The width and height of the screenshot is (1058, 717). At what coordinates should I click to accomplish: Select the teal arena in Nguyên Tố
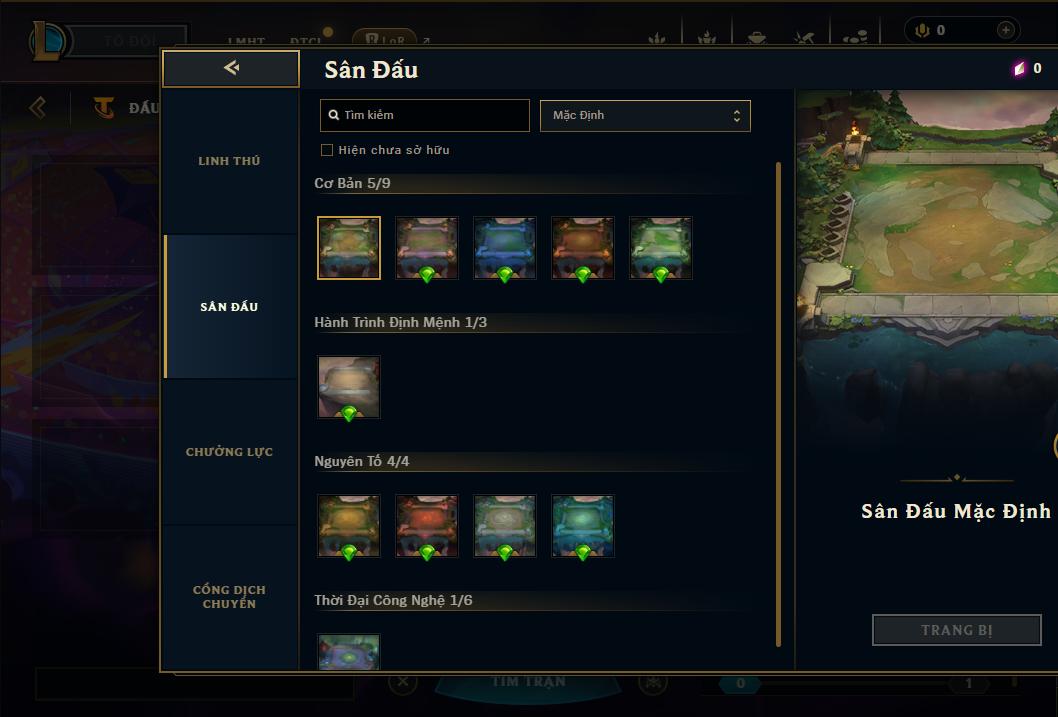coord(583,525)
